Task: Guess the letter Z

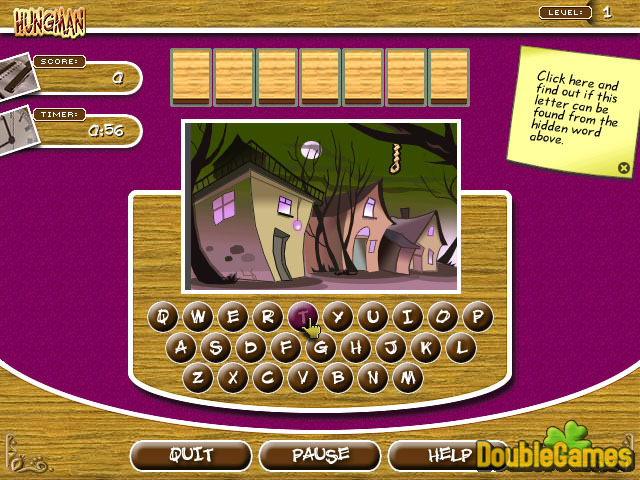Action: (x=198, y=378)
